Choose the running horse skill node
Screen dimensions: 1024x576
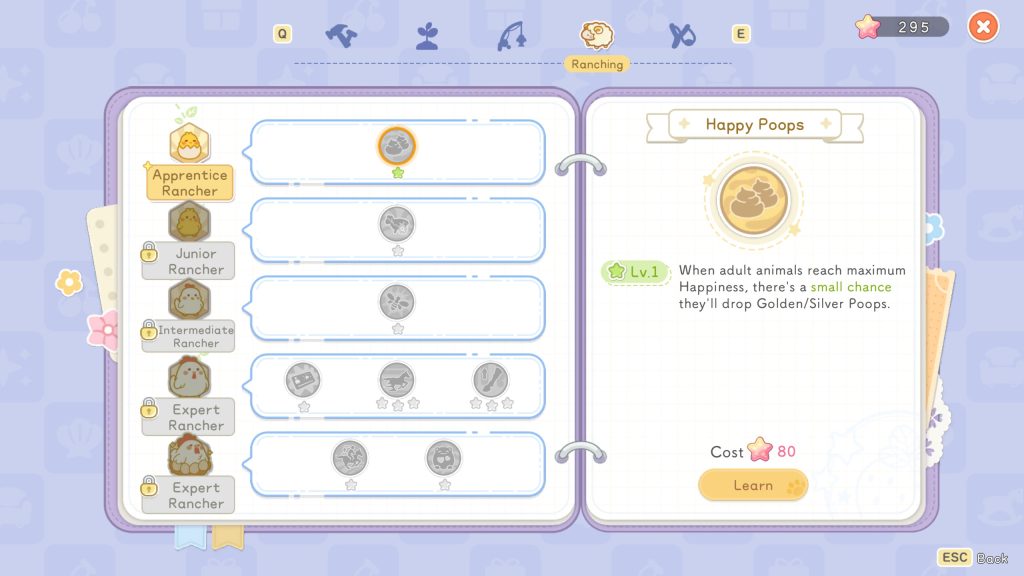pyautogui.click(x=397, y=380)
